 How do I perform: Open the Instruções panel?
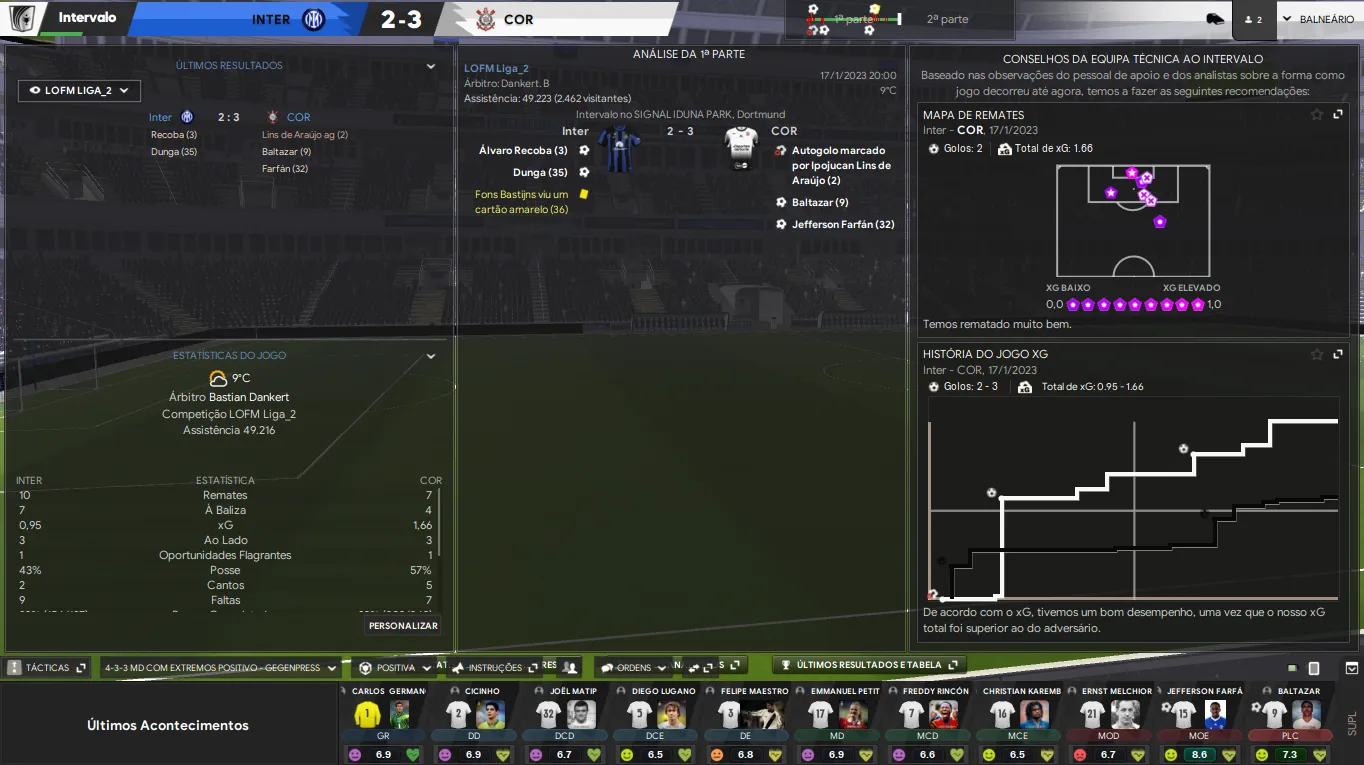pyautogui.click(x=494, y=668)
